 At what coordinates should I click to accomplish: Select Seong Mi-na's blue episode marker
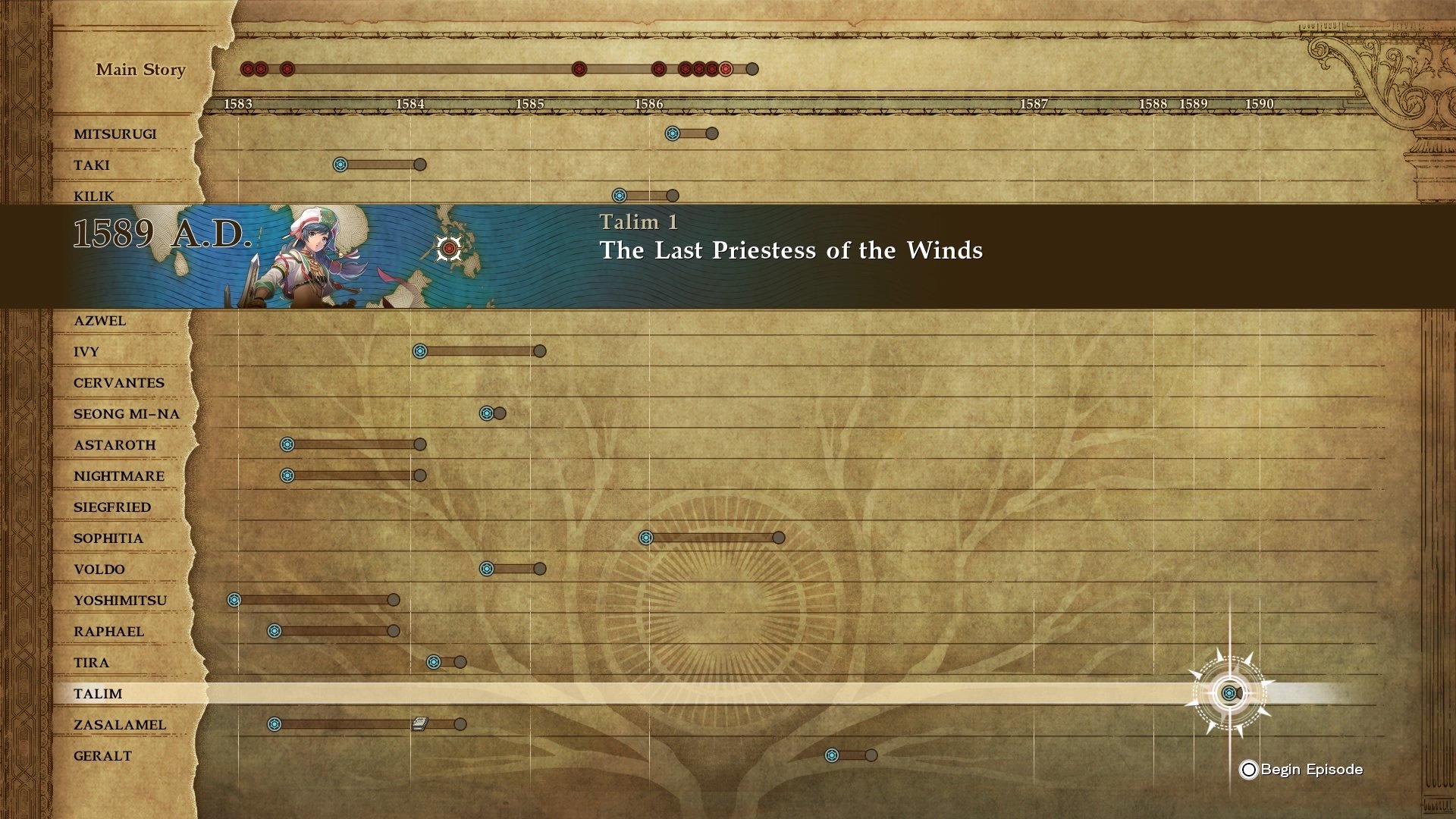[x=487, y=413]
